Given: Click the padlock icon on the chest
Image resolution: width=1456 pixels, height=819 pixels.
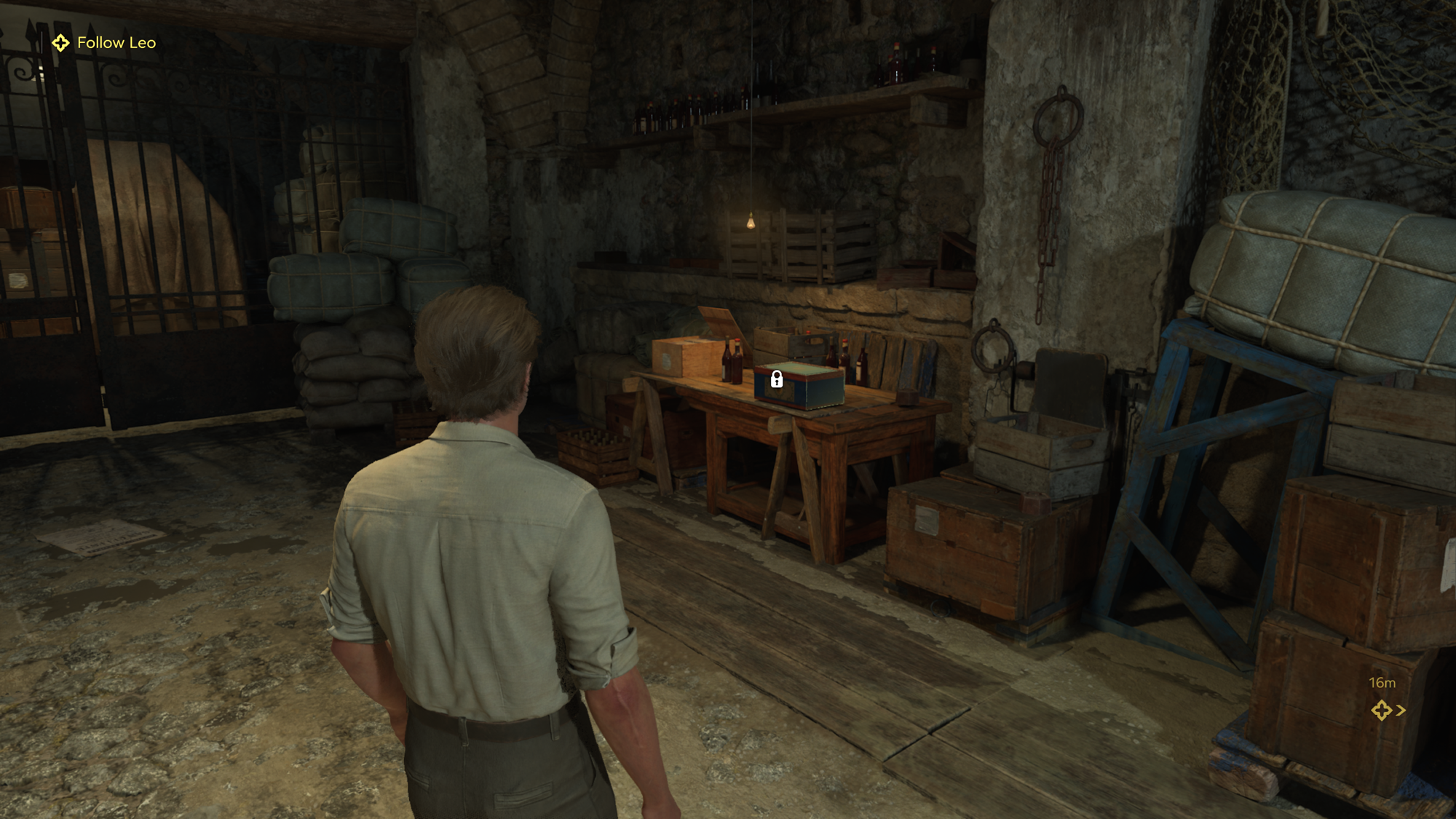Looking at the screenshot, I should pyautogui.click(x=777, y=379).
